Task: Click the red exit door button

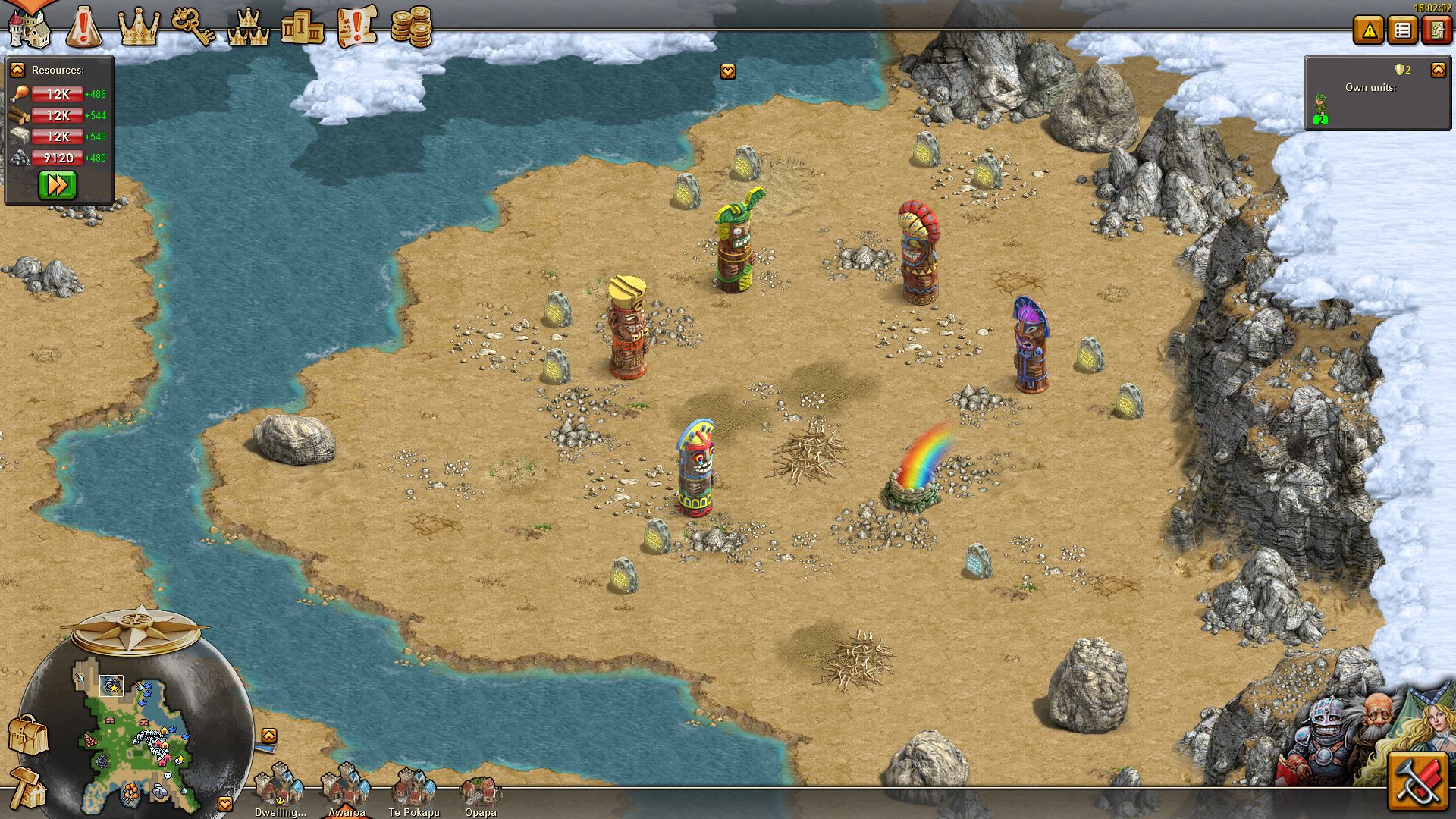Action: 1436,30
